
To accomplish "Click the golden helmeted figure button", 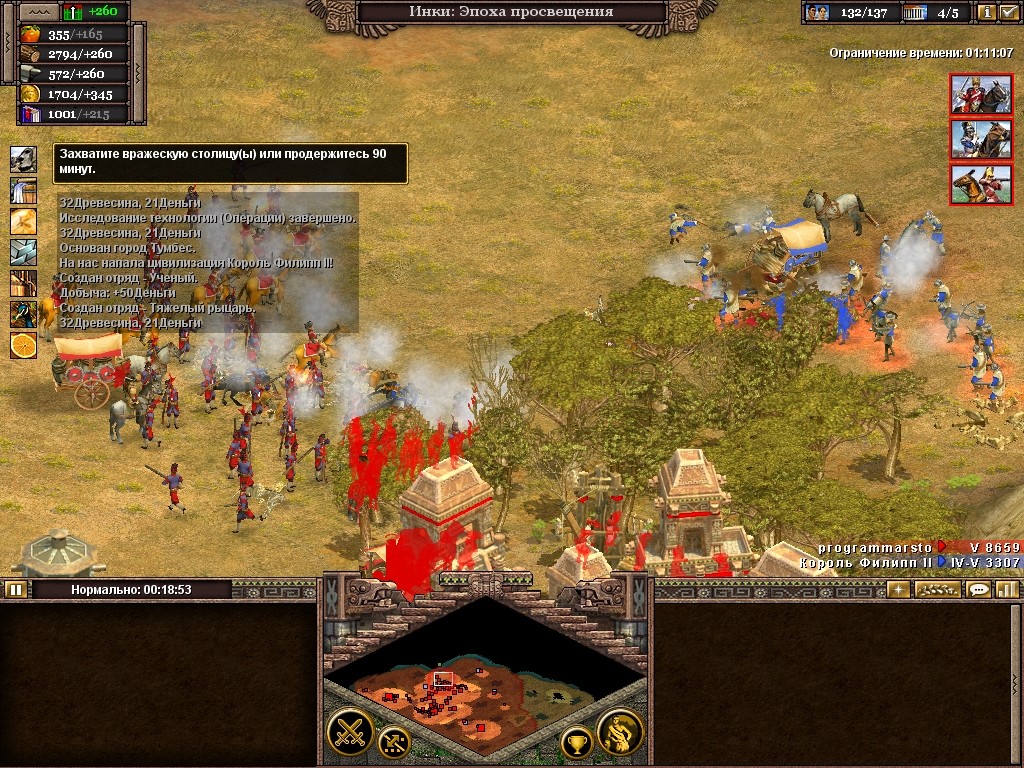I will click(x=620, y=732).
